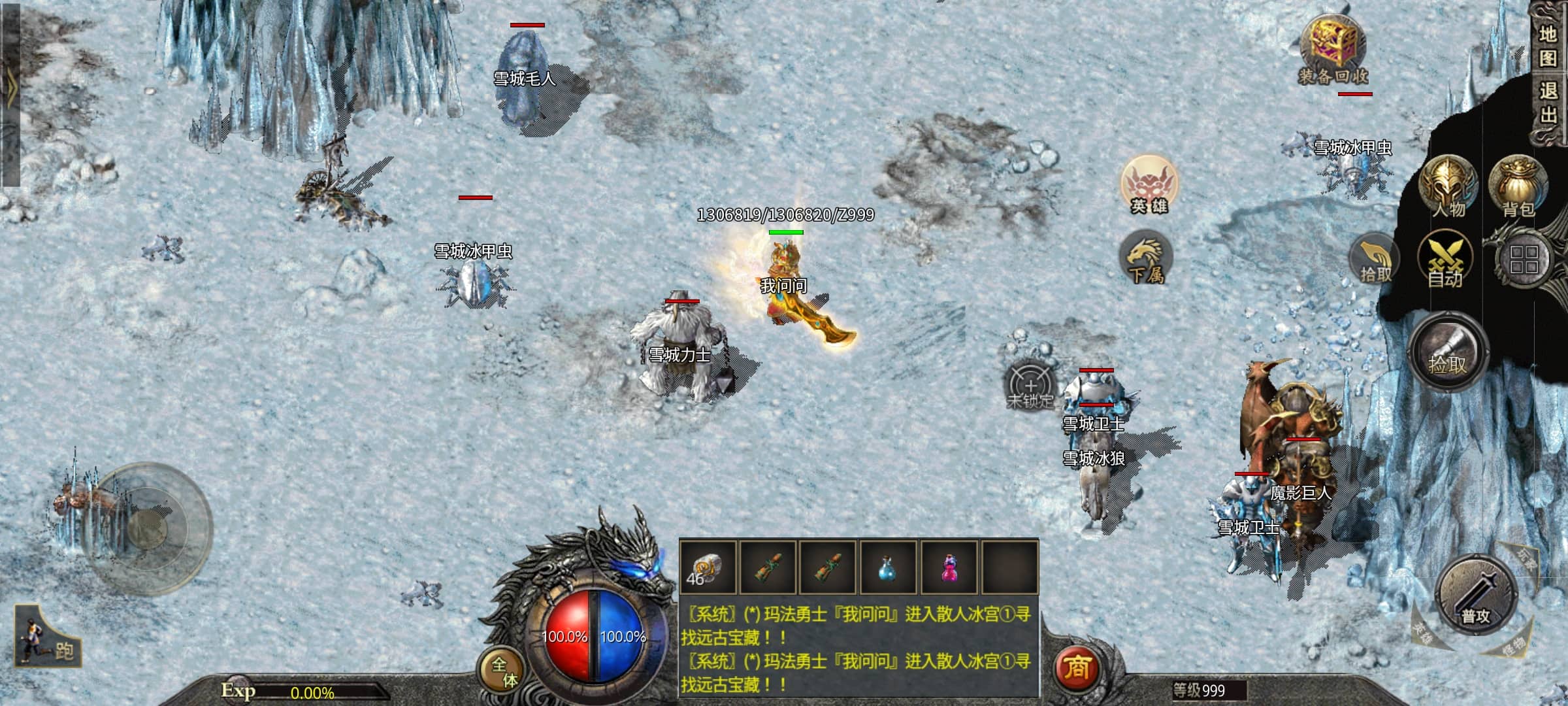This screenshot has width=1568, height=706.
Task: Tap the 退出 exit button
Action: tap(1548, 102)
